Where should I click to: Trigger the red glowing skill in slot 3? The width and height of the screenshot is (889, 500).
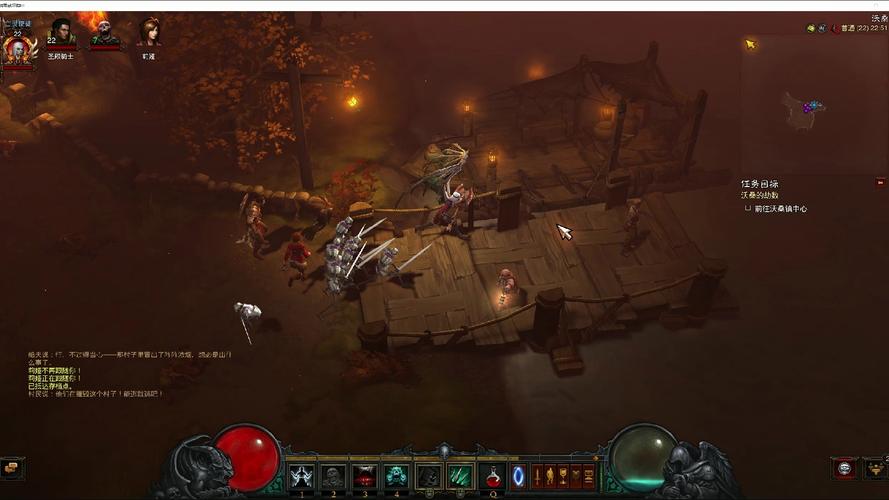tap(365, 477)
